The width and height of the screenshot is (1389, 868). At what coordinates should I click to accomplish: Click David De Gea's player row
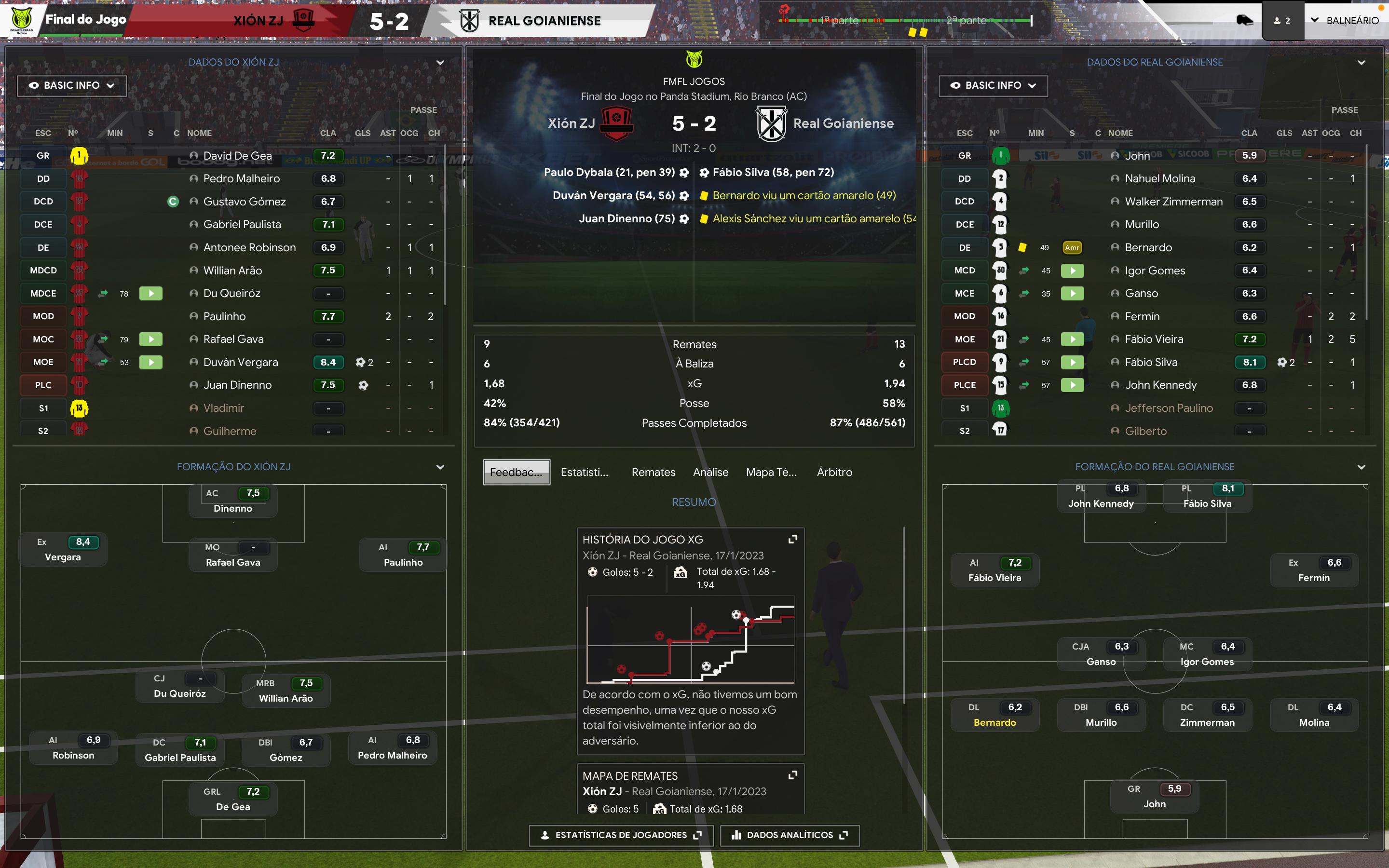[x=238, y=156]
